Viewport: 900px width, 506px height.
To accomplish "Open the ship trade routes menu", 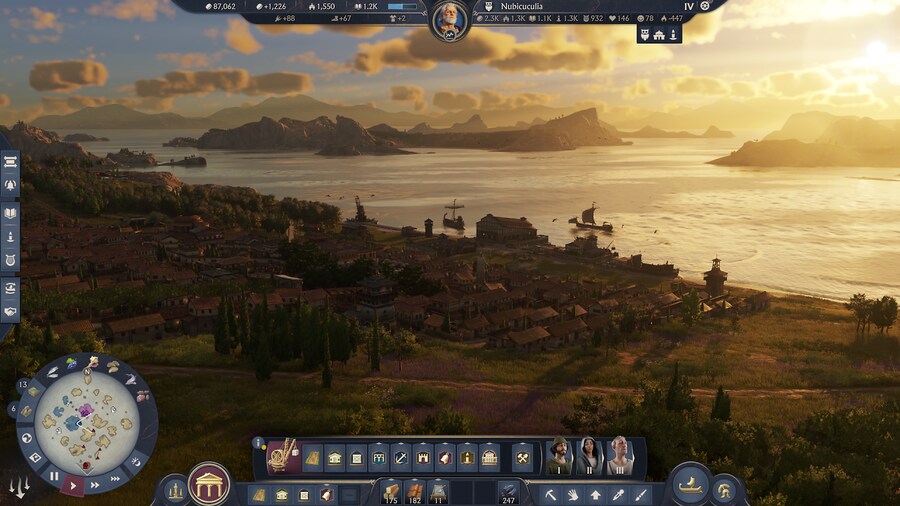I will coord(689,484).
